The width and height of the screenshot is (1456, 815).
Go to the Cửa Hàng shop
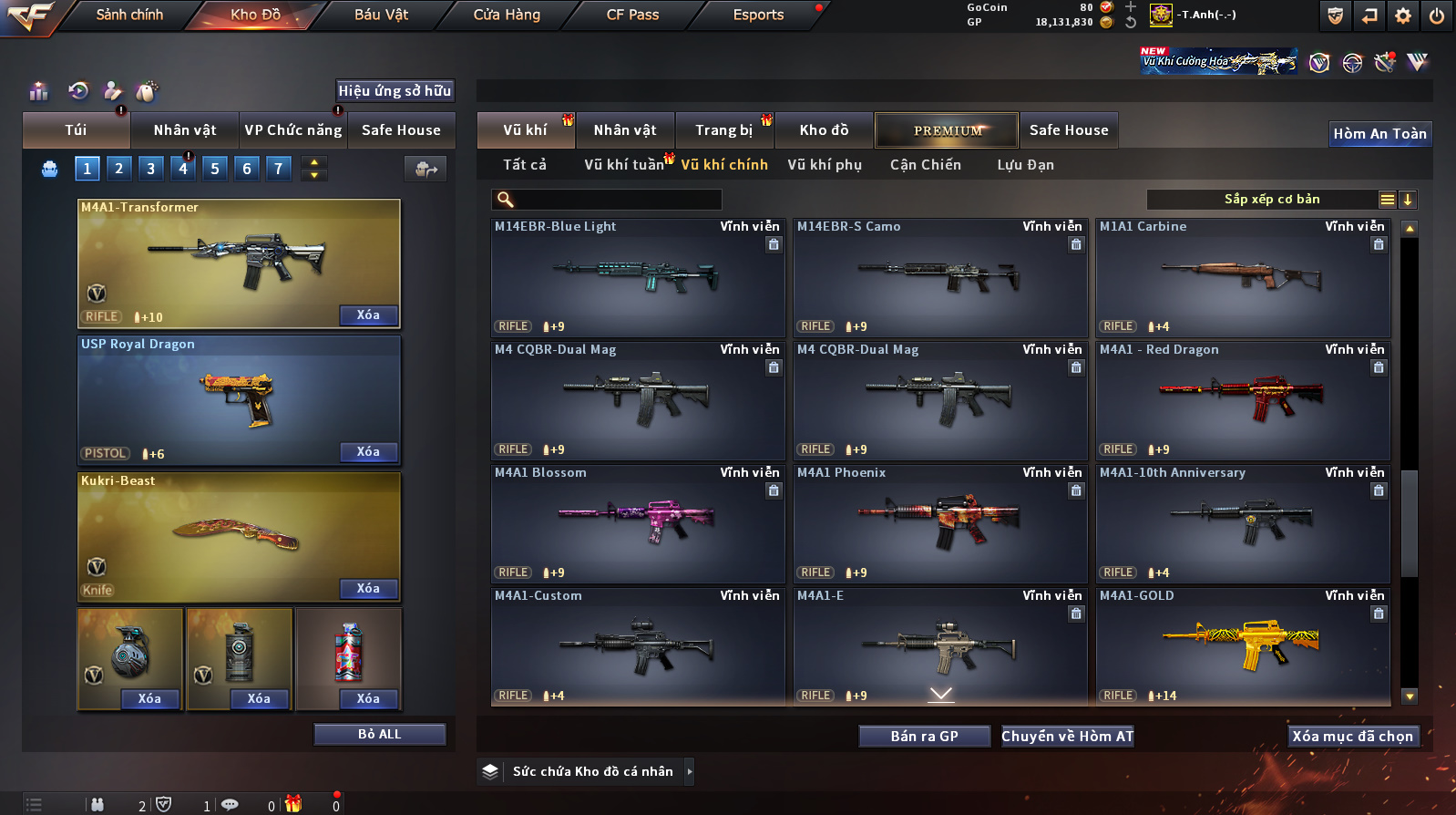[507, 15]
